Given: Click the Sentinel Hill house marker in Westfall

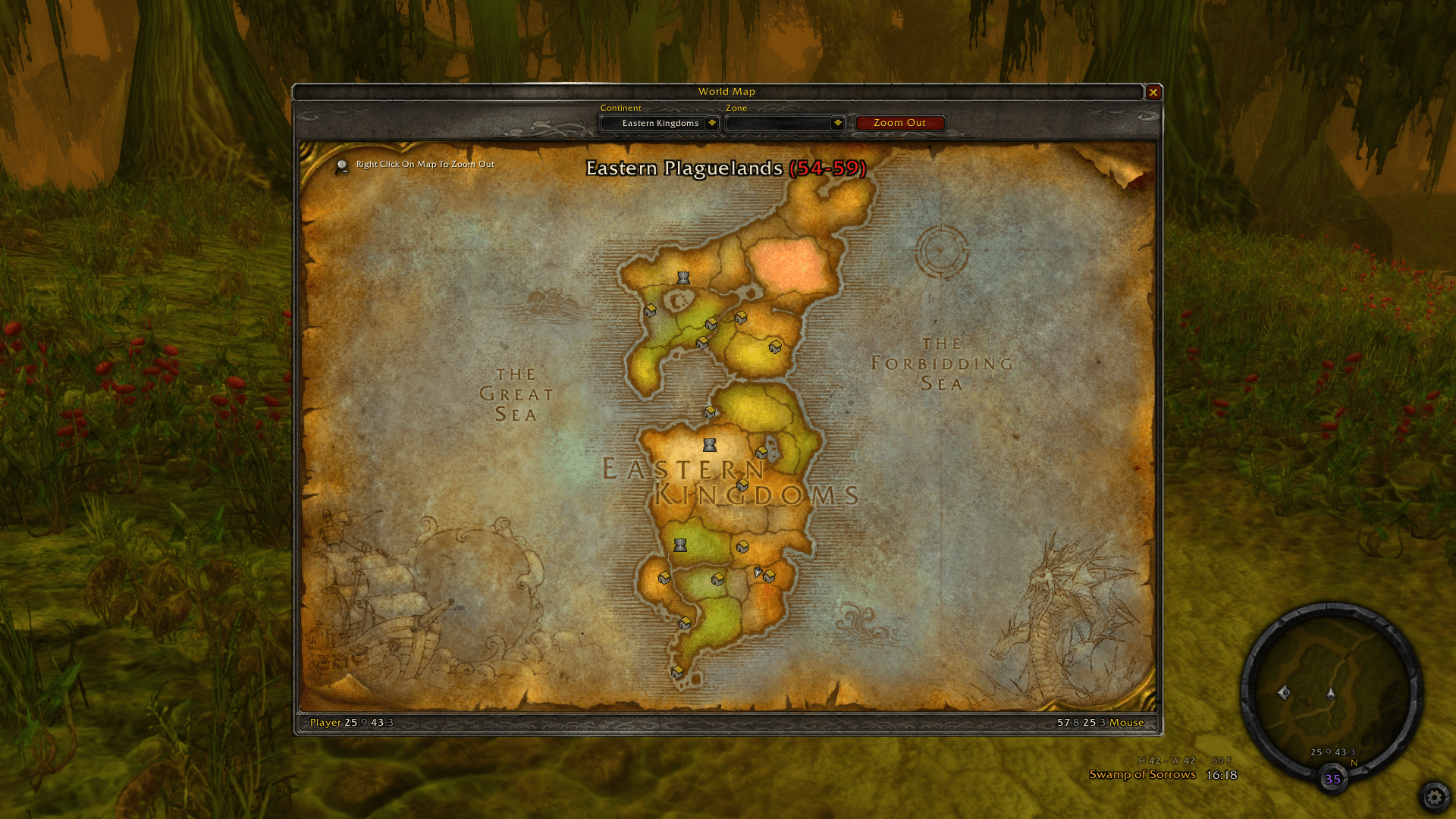Looking at the screenshot, I should [x=666, y=579].
